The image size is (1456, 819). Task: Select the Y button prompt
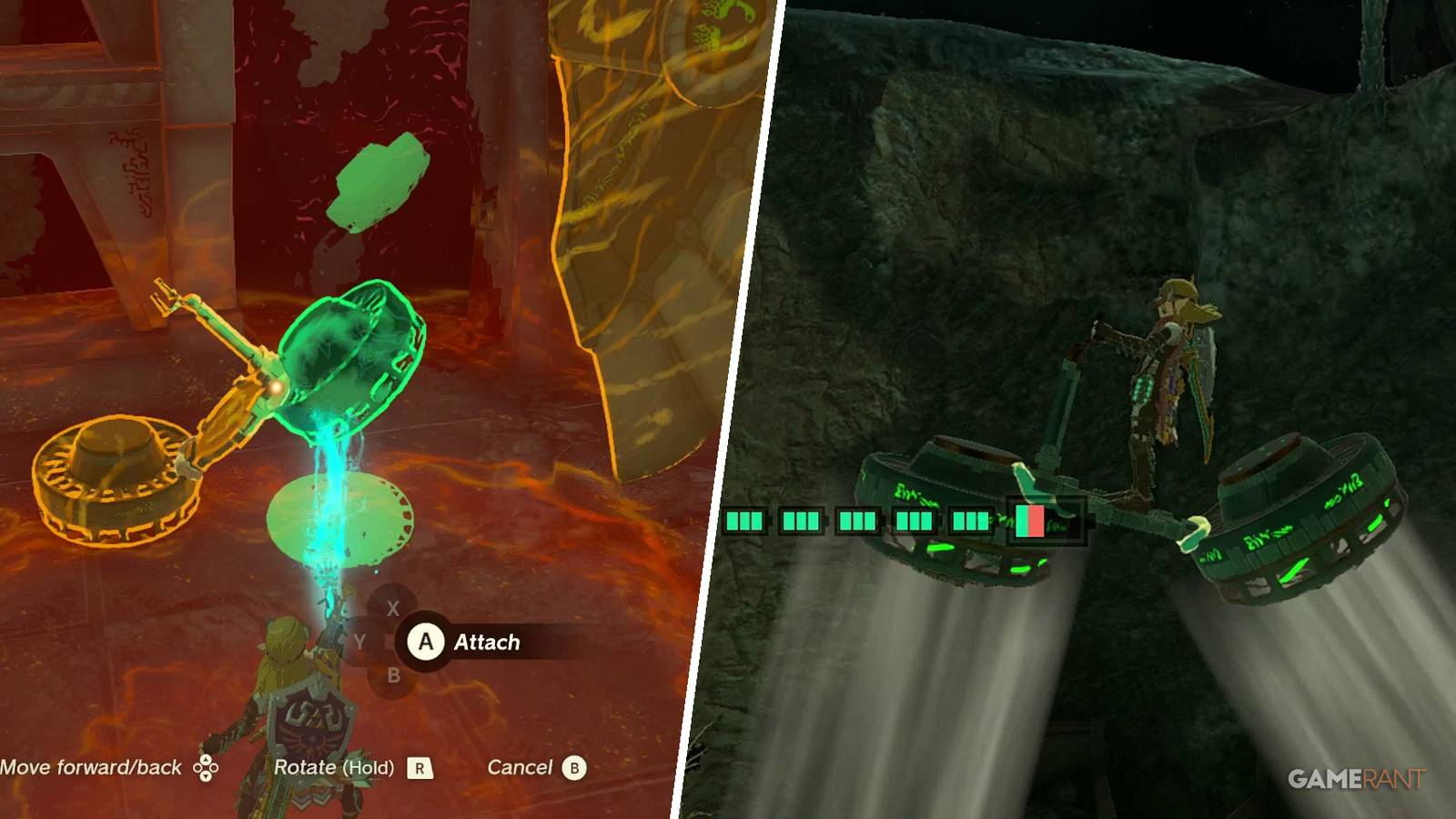(x=359, y=642)
